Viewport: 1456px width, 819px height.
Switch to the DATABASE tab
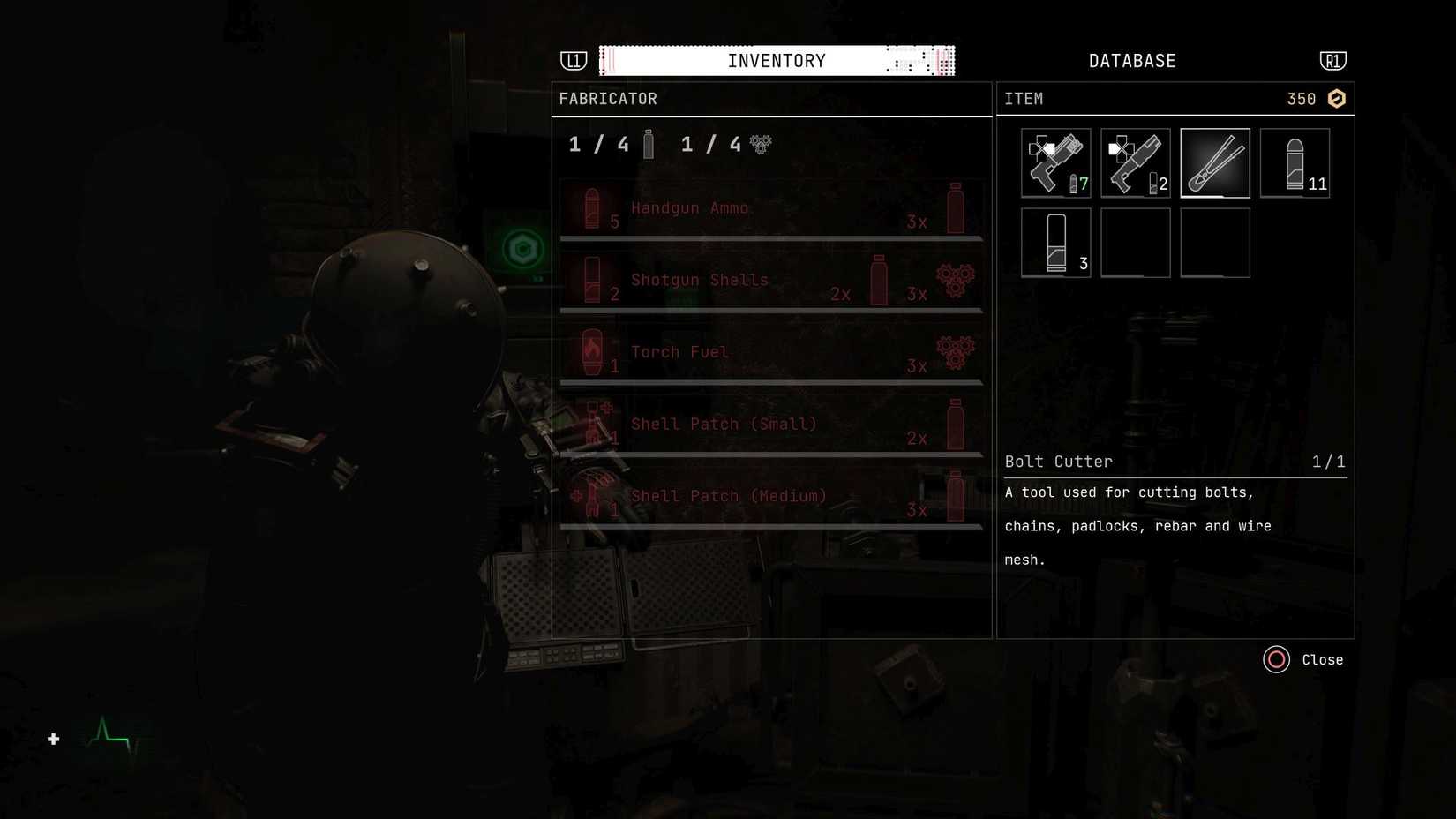click(1131, 60)
